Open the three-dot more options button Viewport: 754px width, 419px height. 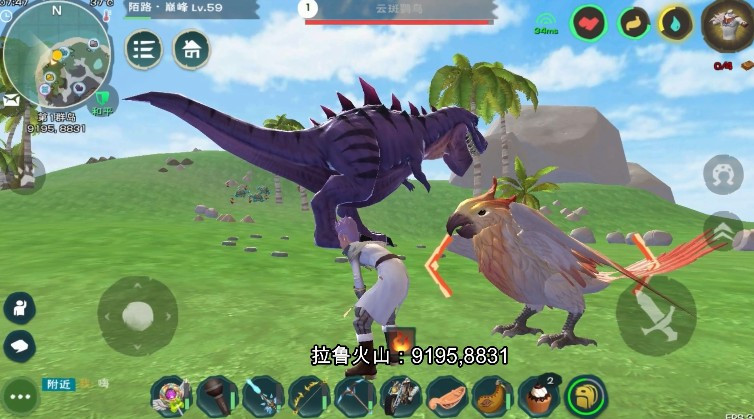pos(19,396)
